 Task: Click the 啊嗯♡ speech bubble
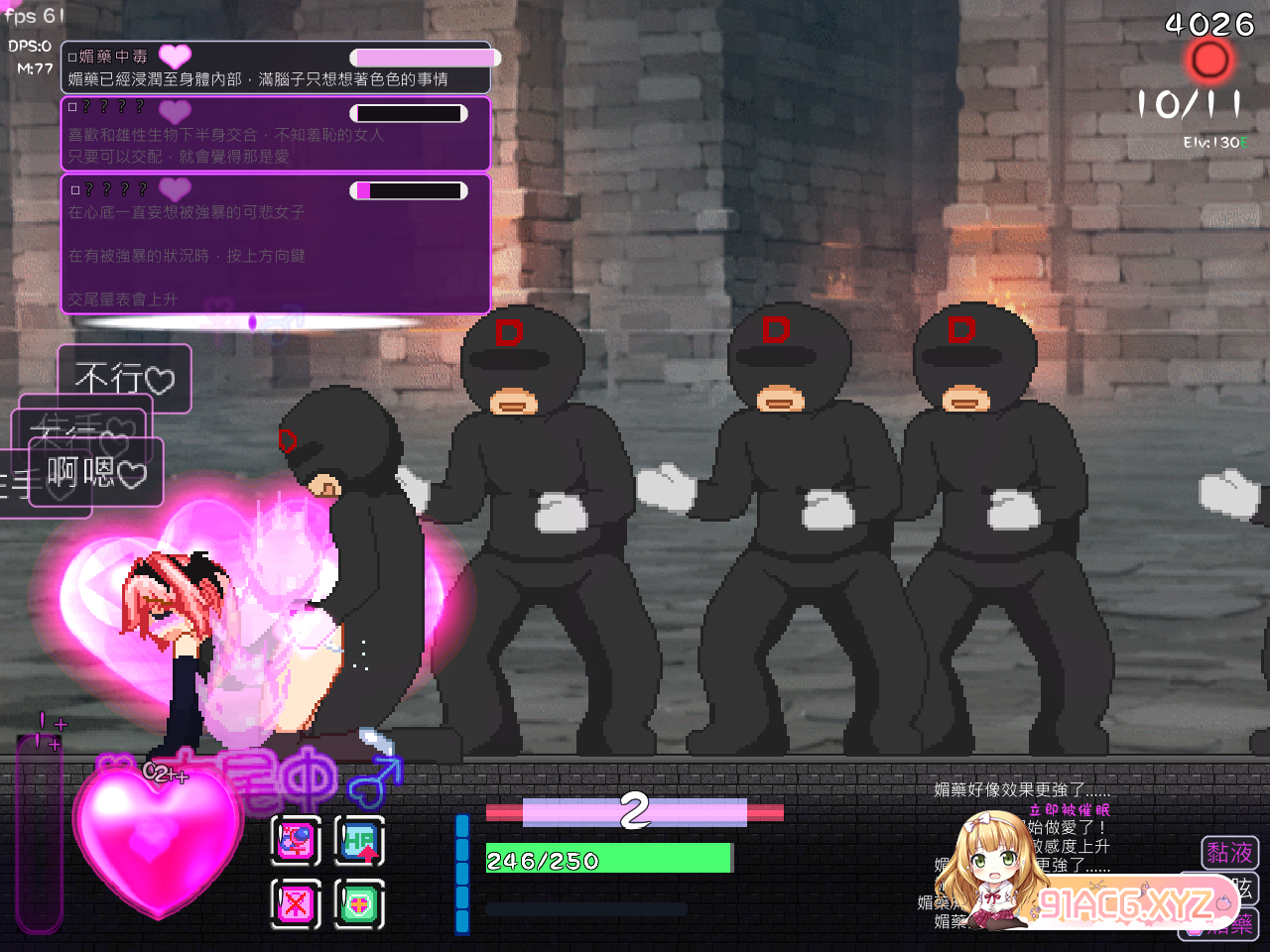pos(96,469)
